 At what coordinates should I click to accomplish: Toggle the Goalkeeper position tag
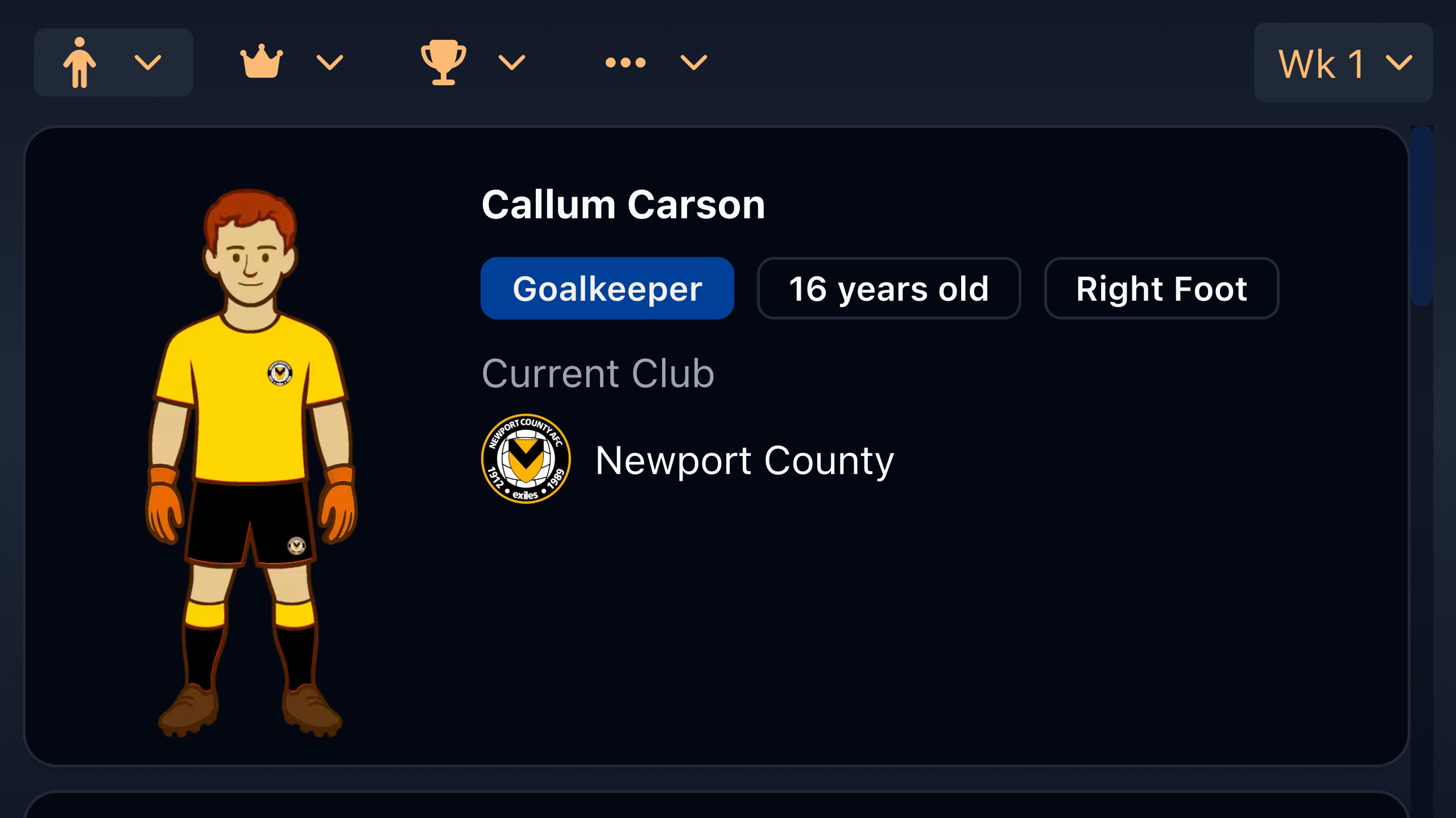[607, 288]
